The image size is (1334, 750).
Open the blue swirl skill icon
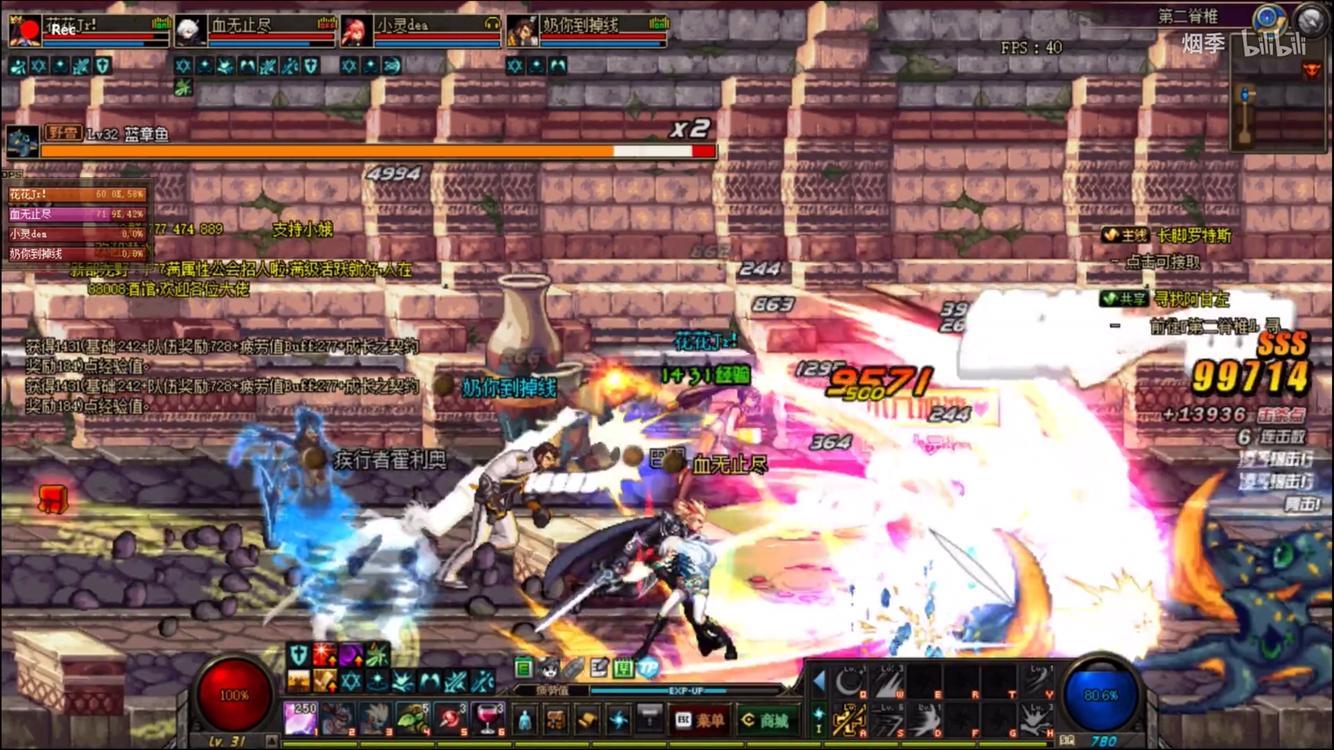619,719
